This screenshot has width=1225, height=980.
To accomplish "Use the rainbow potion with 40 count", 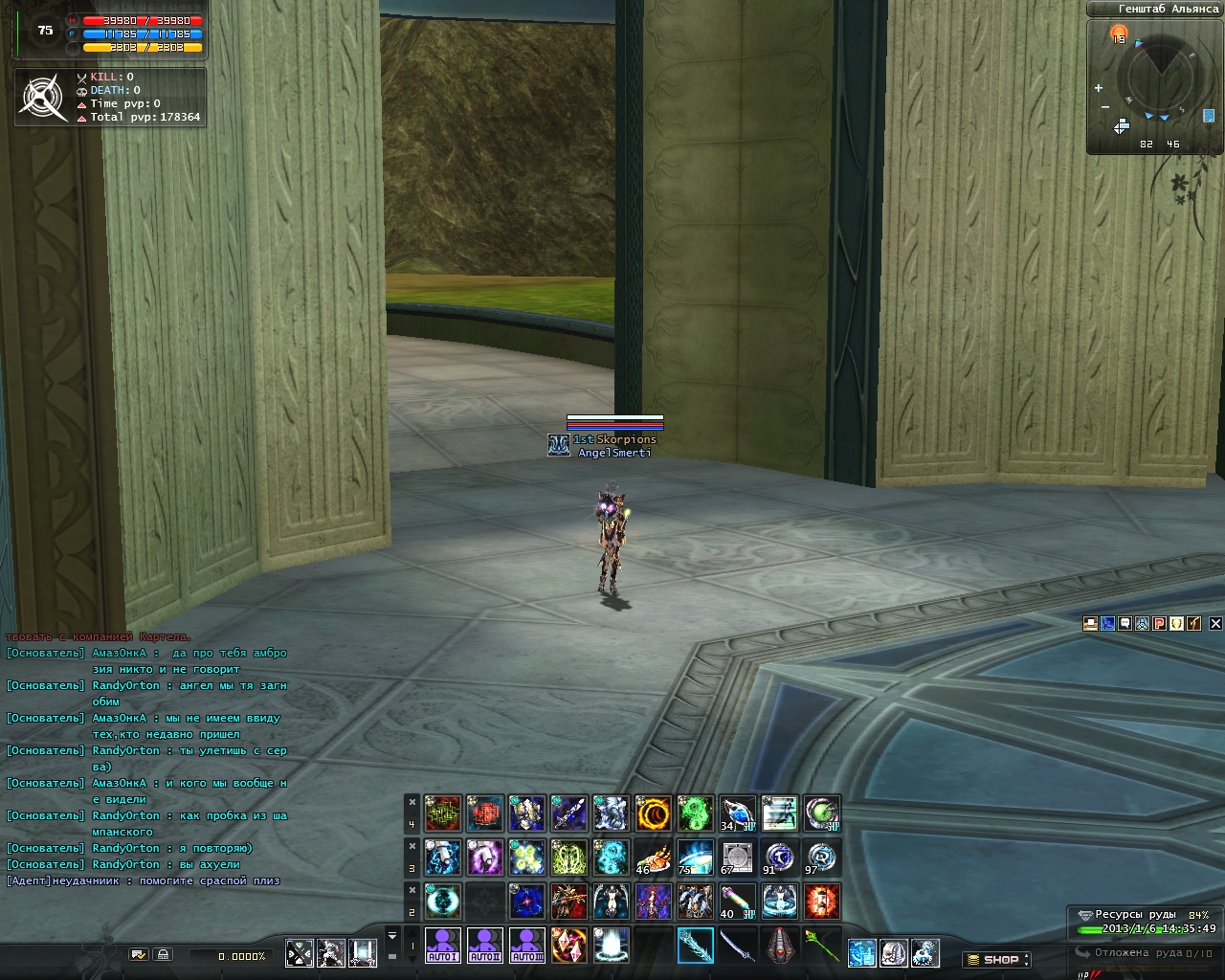I will [x=738, y=902].
